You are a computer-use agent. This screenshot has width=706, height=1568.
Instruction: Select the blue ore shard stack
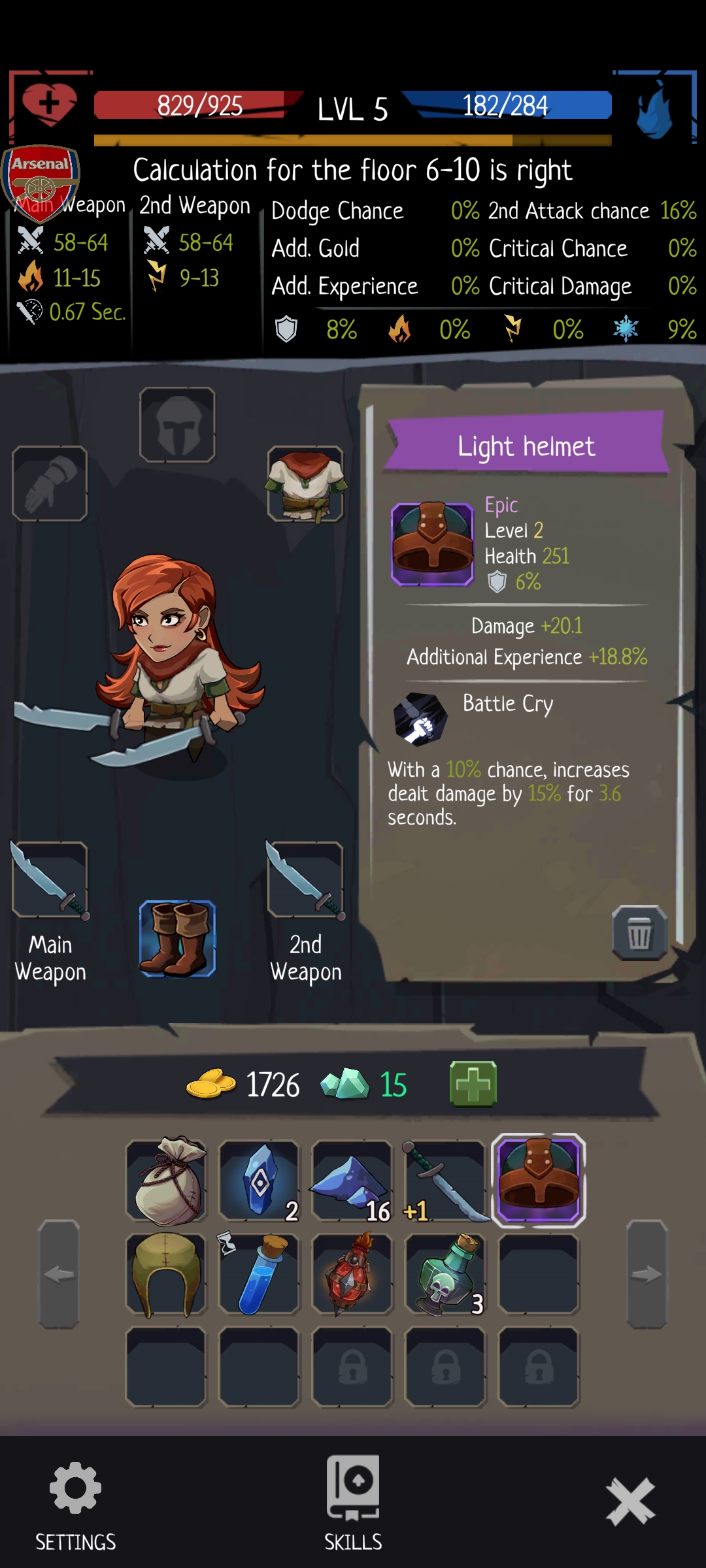pyautogui.click(x=352, y=1181)
